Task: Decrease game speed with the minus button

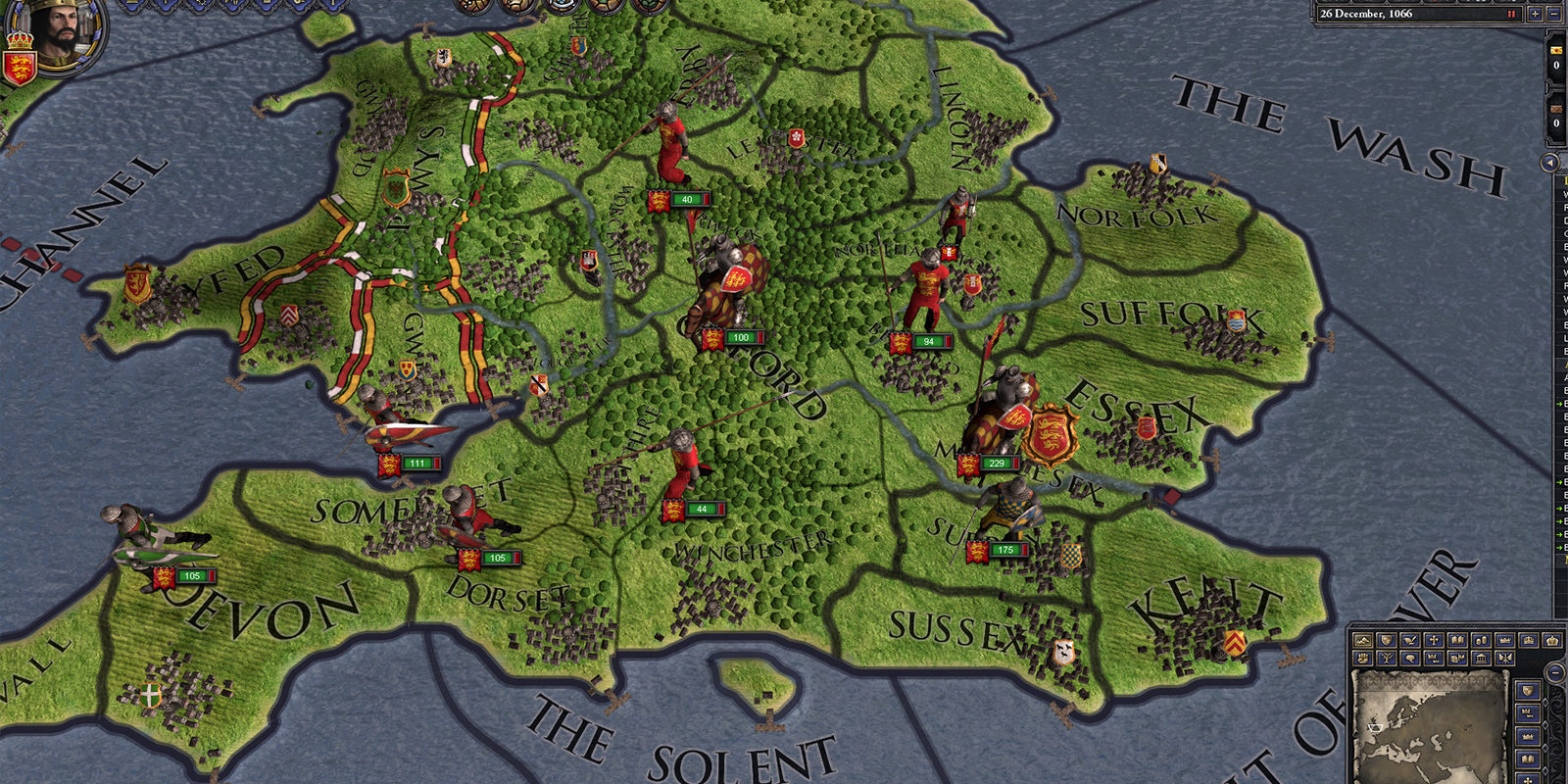Action: [1554, 14]
